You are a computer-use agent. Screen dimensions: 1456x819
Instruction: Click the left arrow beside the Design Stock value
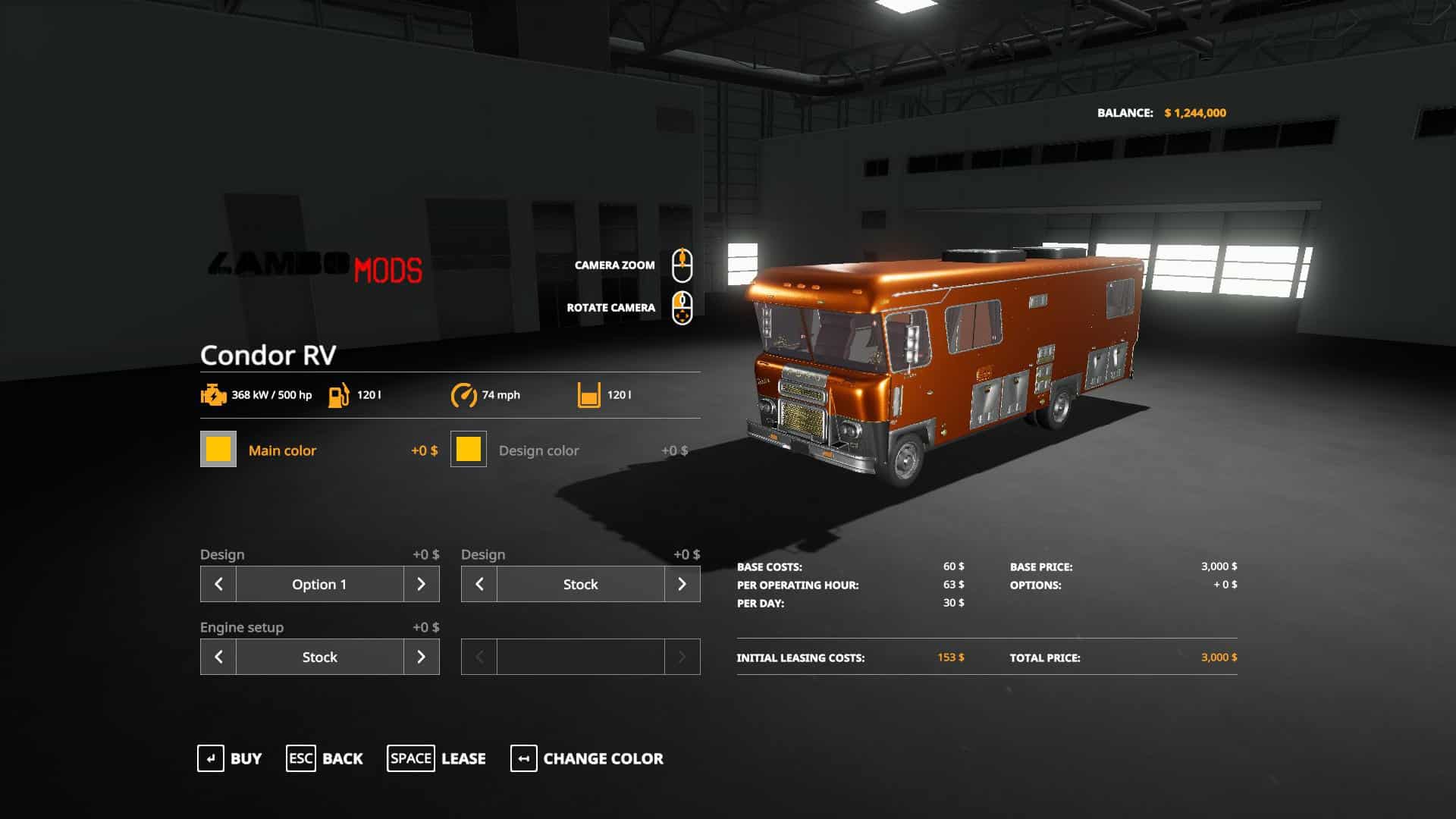click(479, 584)
